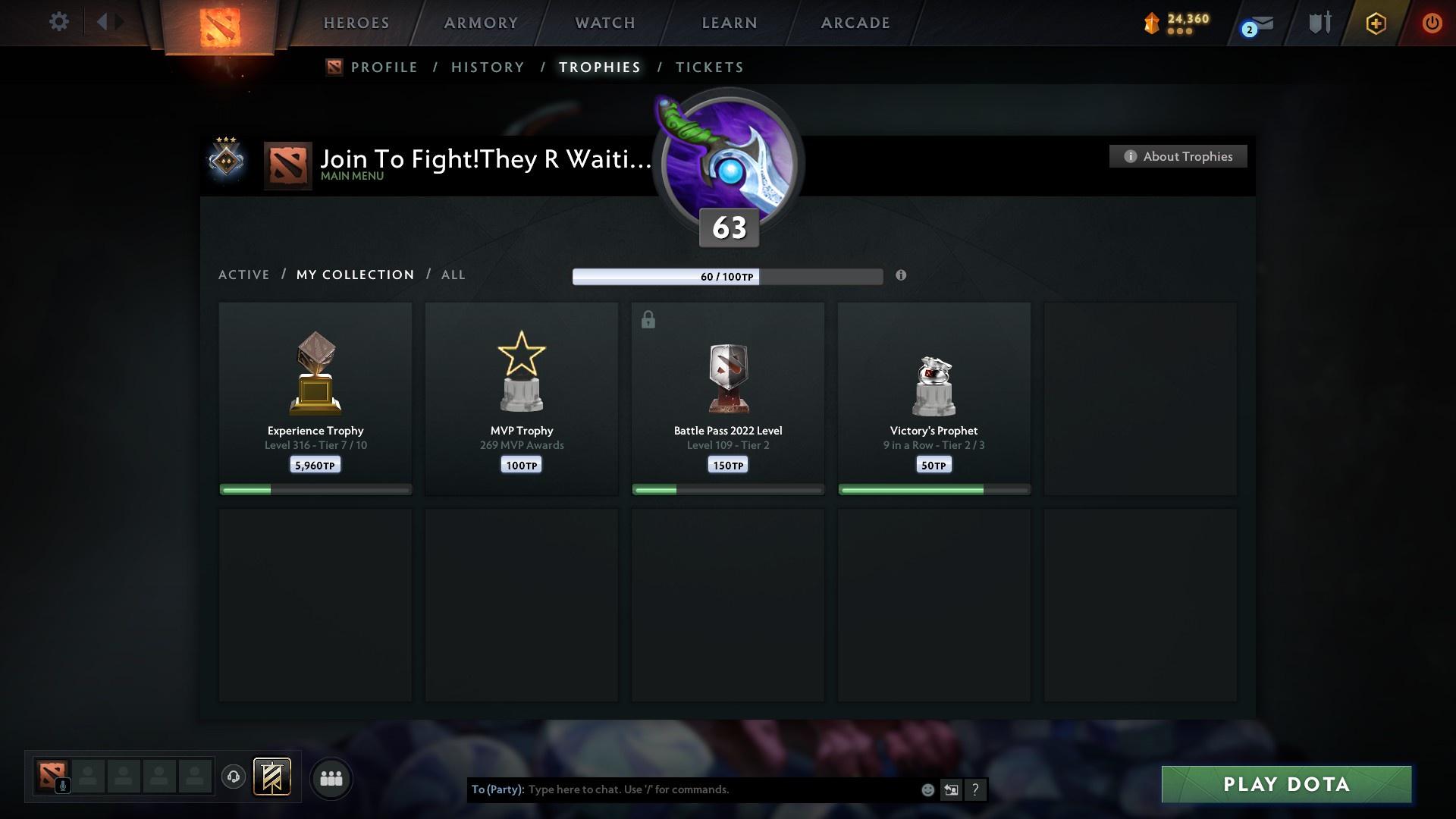Screen dimensions: 1456x819
Task: Open the Tickets tab
Action: (x=709, y=67)
